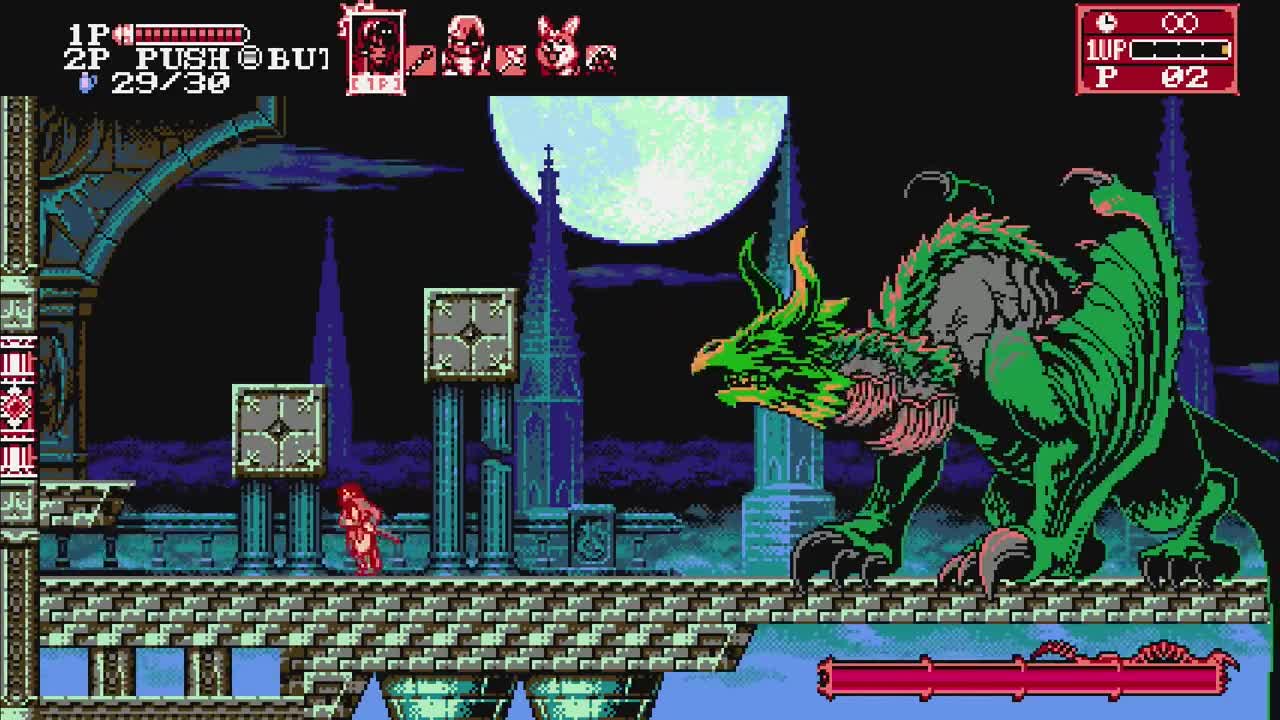Screen dimensions: 1280x720
Task: Switch to the hooded character portrait
Action: click(465, 46)
